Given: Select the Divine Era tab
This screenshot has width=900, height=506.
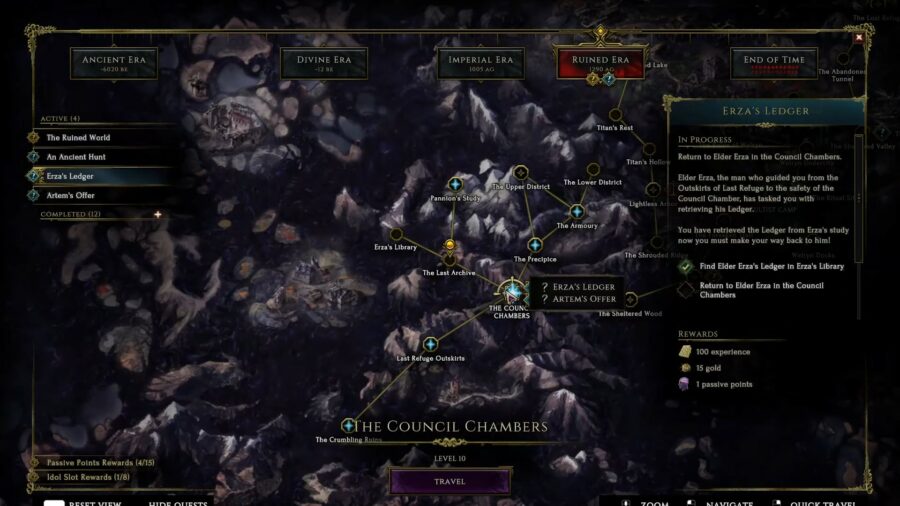Looking at the screenshot, I should 323,64.
